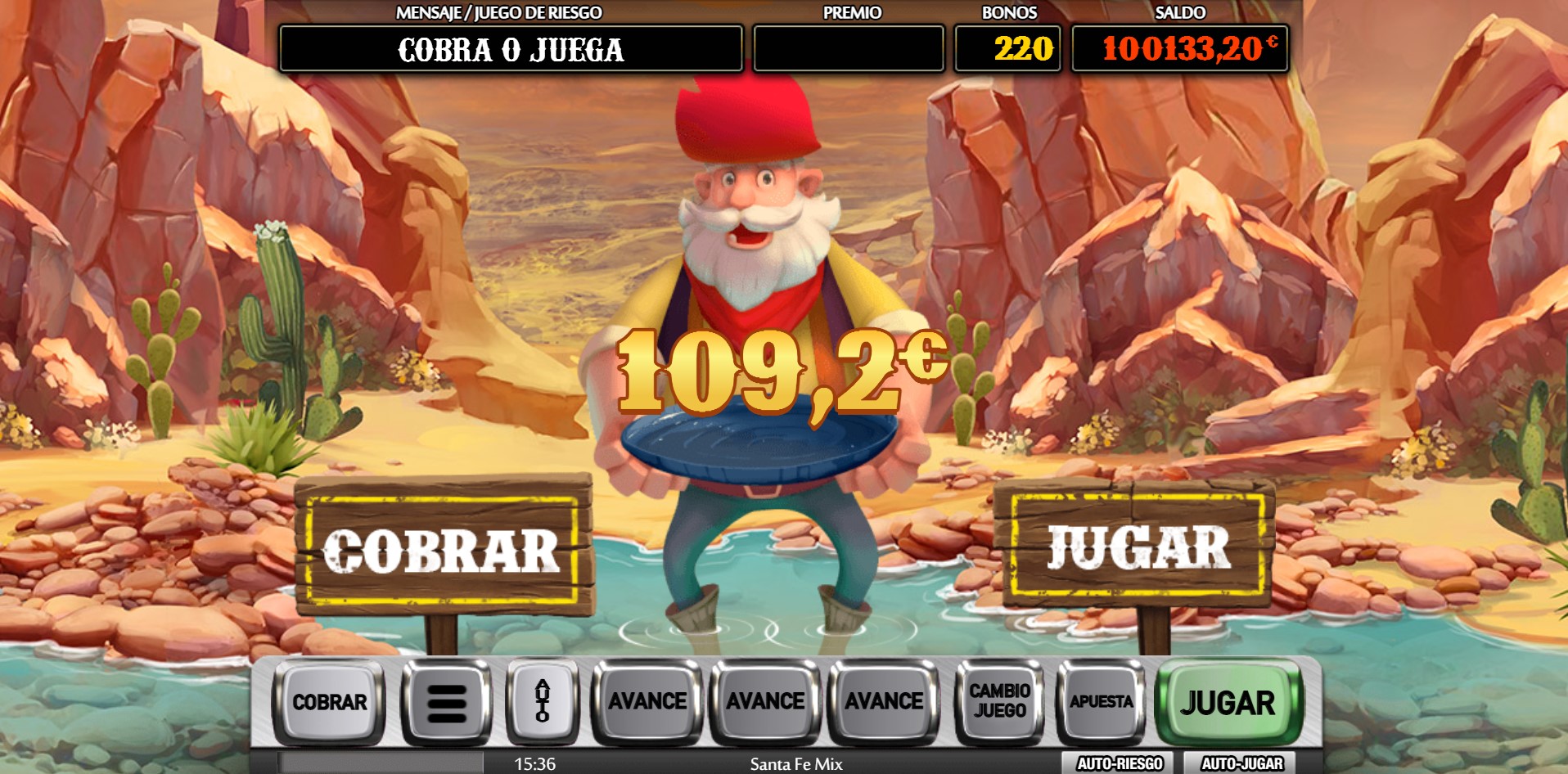Select the APUESTA bet button
Image resolution: width=1568 pixels, height=774 pixels.
coord(1101,702)
